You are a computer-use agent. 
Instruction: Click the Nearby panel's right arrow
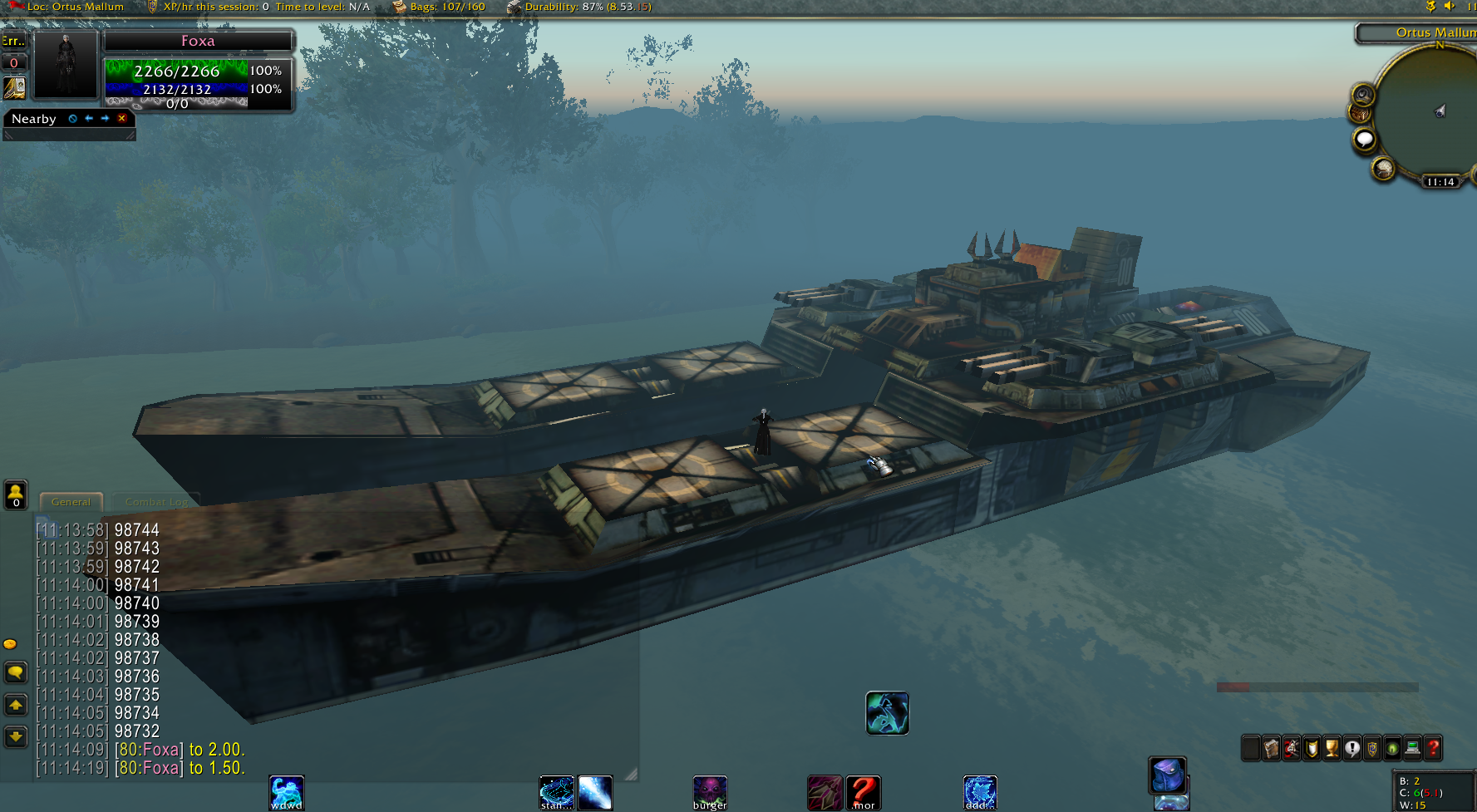click(105, 118)
